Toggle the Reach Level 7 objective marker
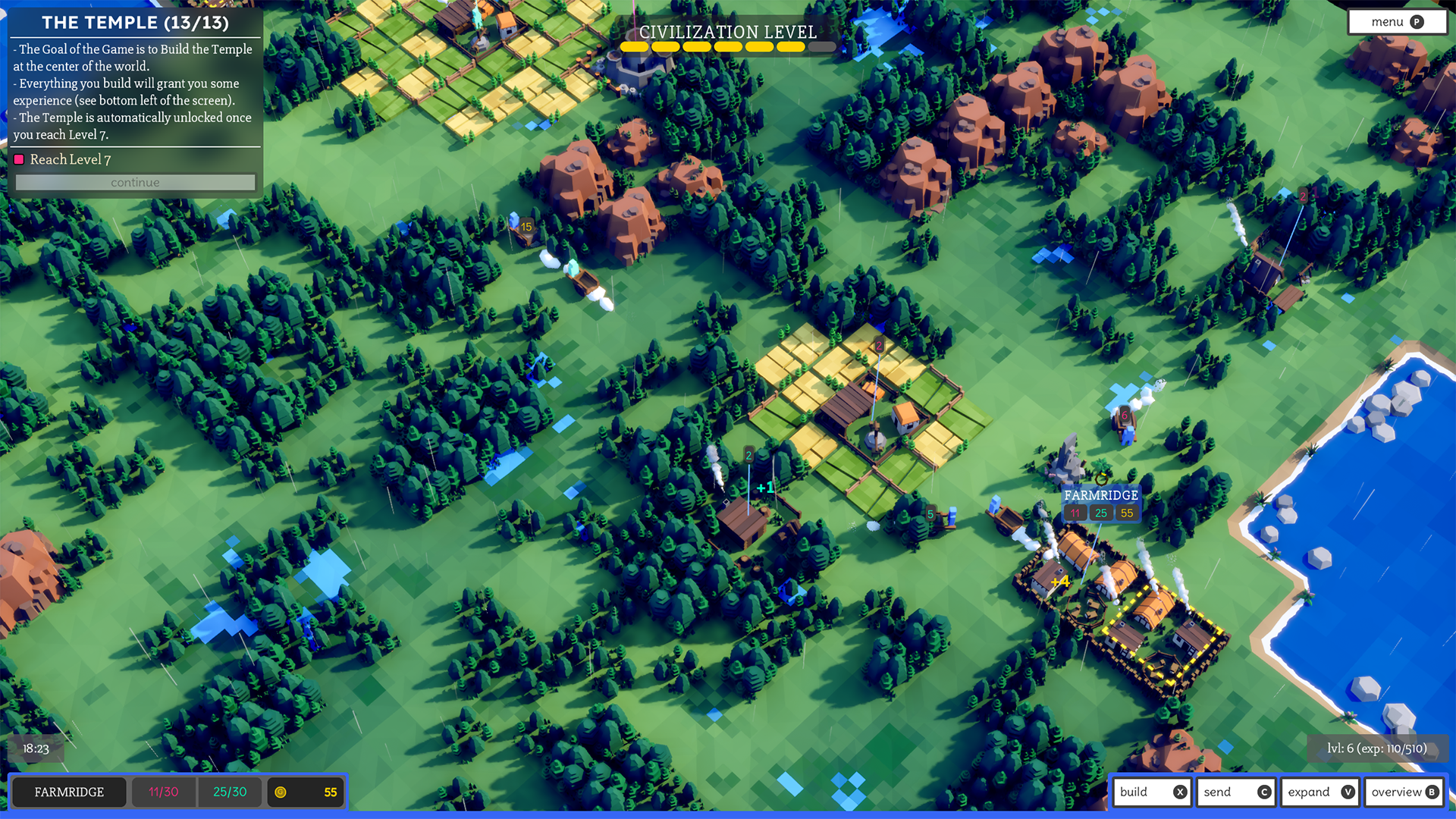1456x819 pixels. pos(19,159)
